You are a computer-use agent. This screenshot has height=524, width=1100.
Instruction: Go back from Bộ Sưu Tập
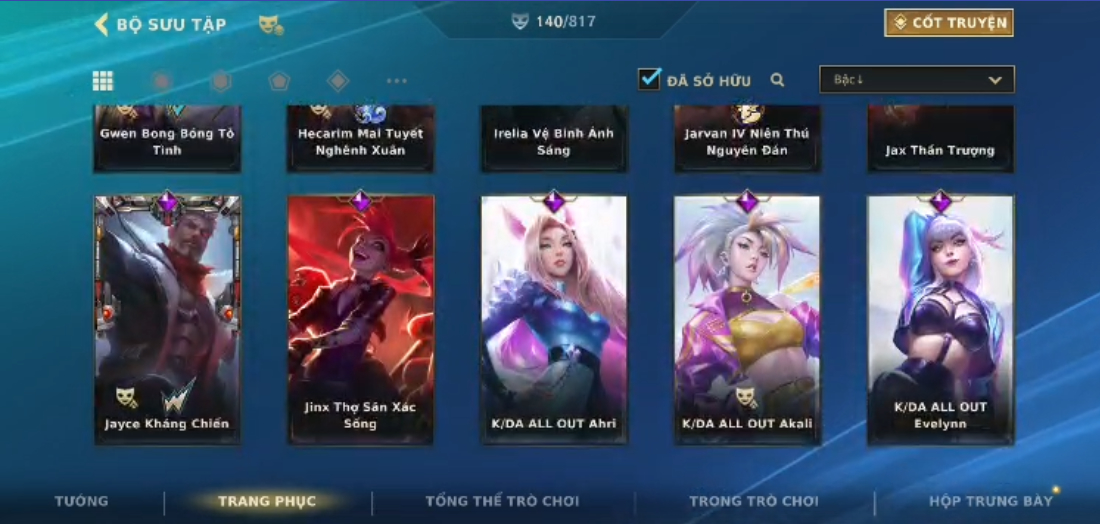click(x=102, y=24)
